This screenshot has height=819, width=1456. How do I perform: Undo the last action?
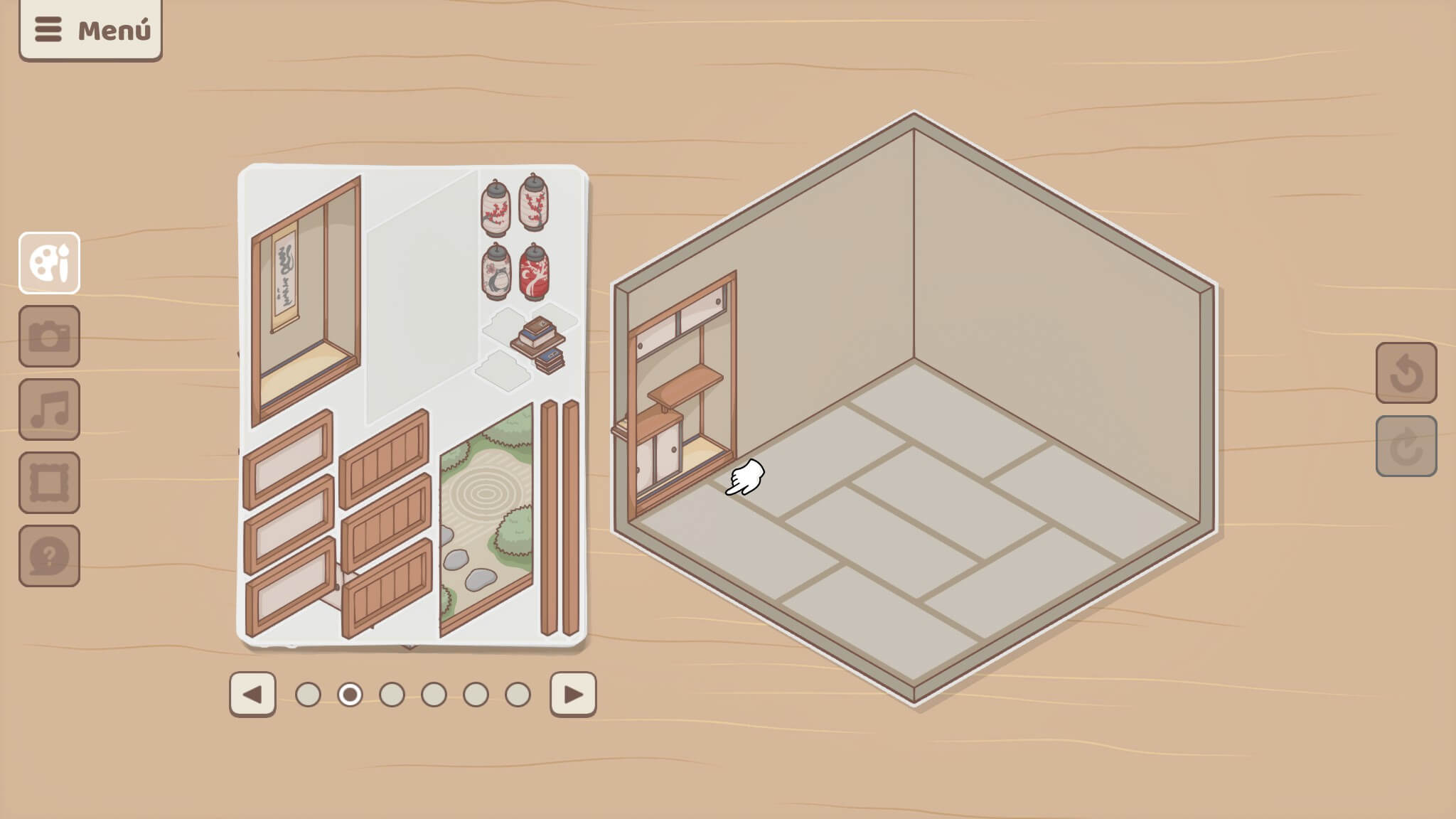click(1406, 373)
